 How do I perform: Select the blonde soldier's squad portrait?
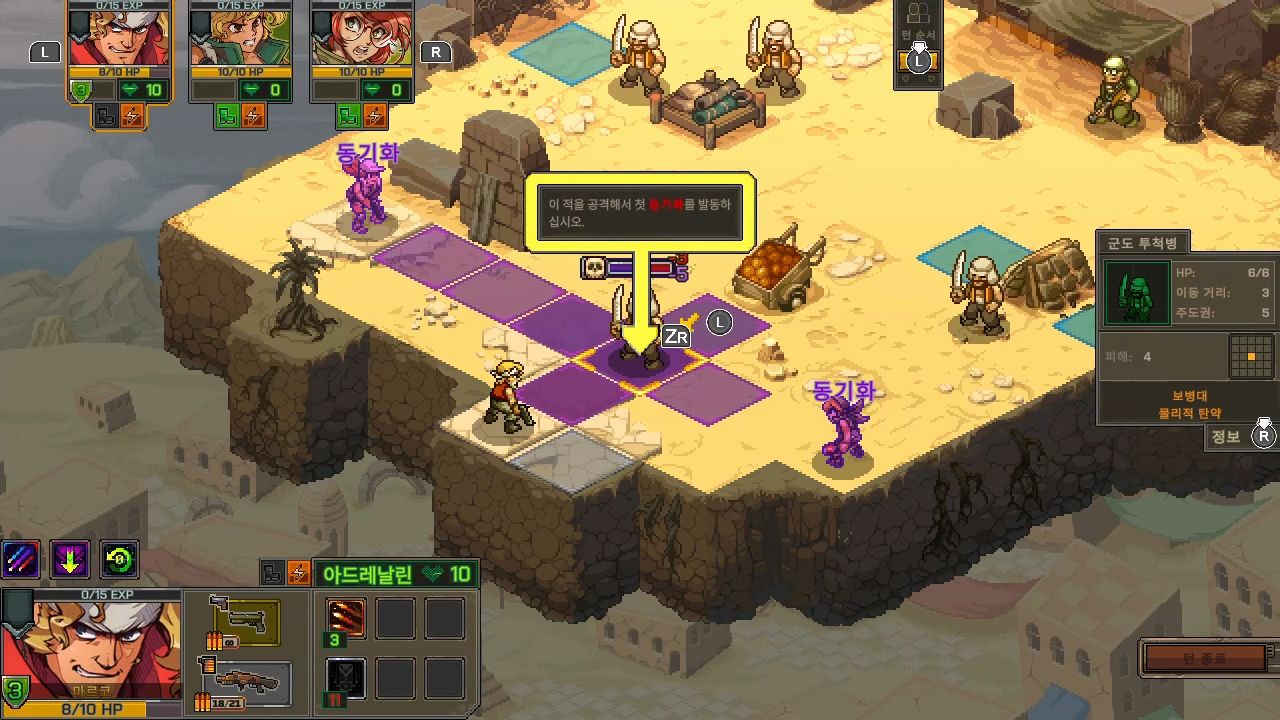point(240,37)
